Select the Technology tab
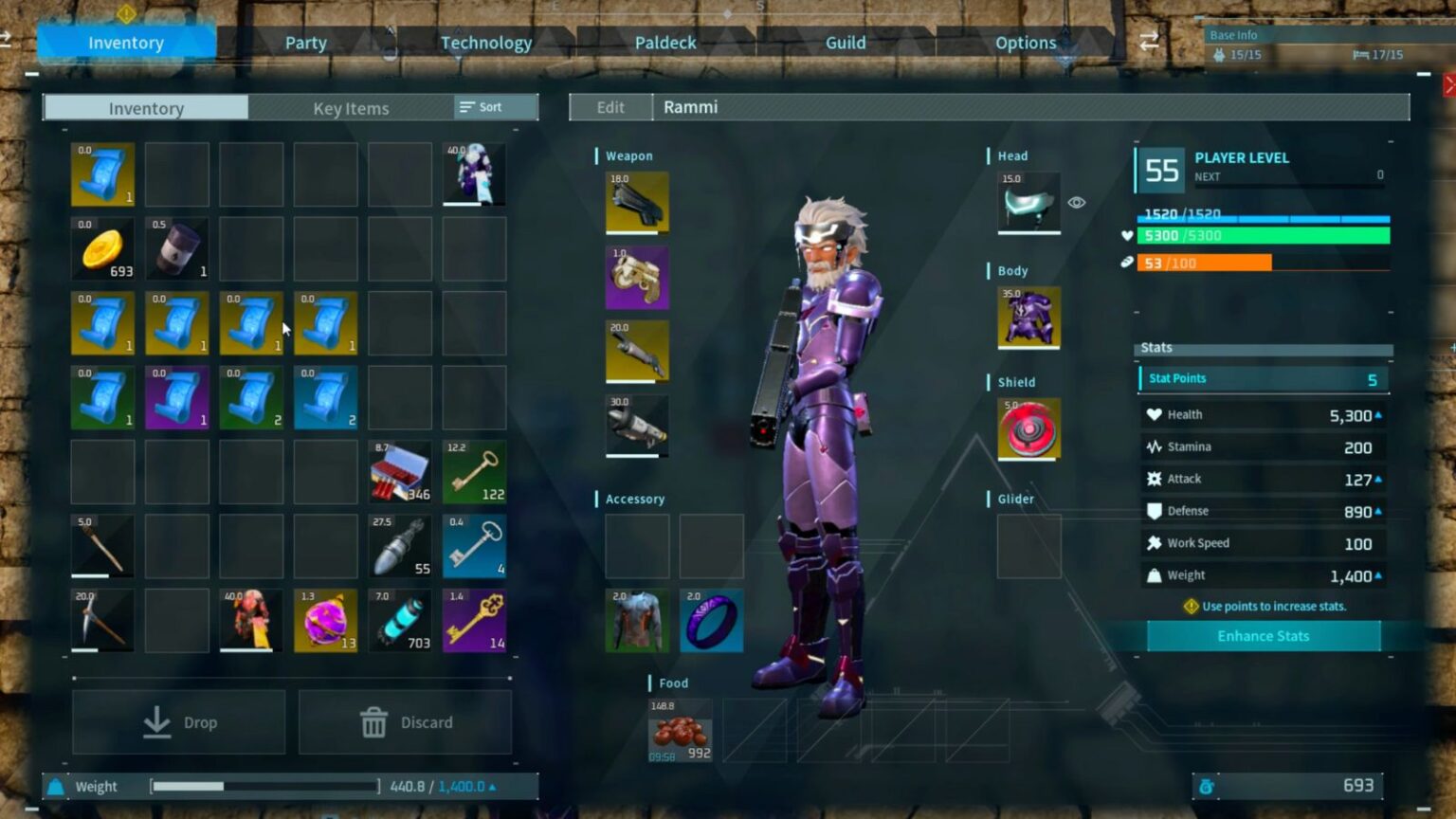Screen dimensions: 1456x819 pos(486,42)
